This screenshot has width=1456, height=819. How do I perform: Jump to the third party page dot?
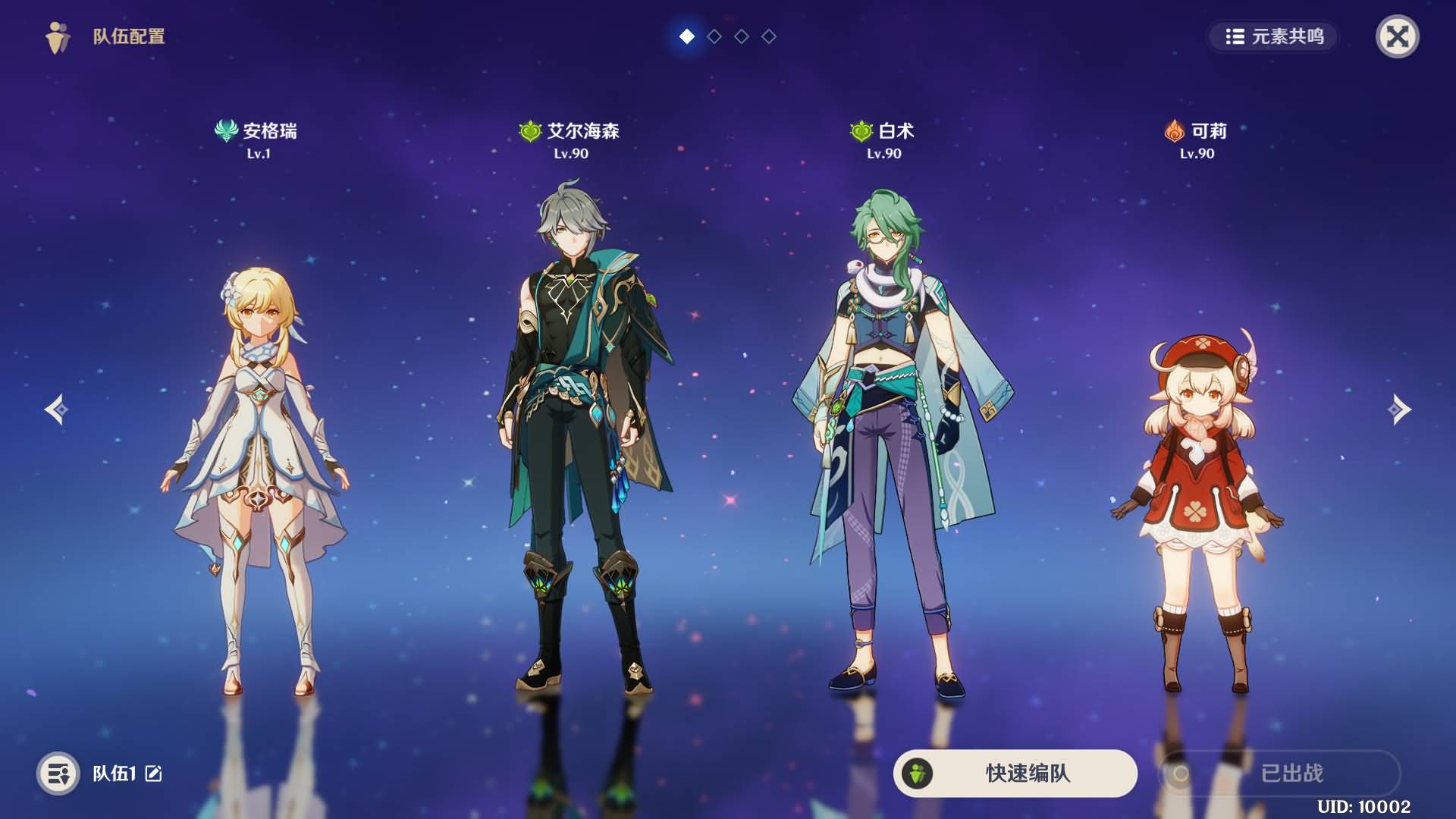pyautogui.click(x=742, y=36)
